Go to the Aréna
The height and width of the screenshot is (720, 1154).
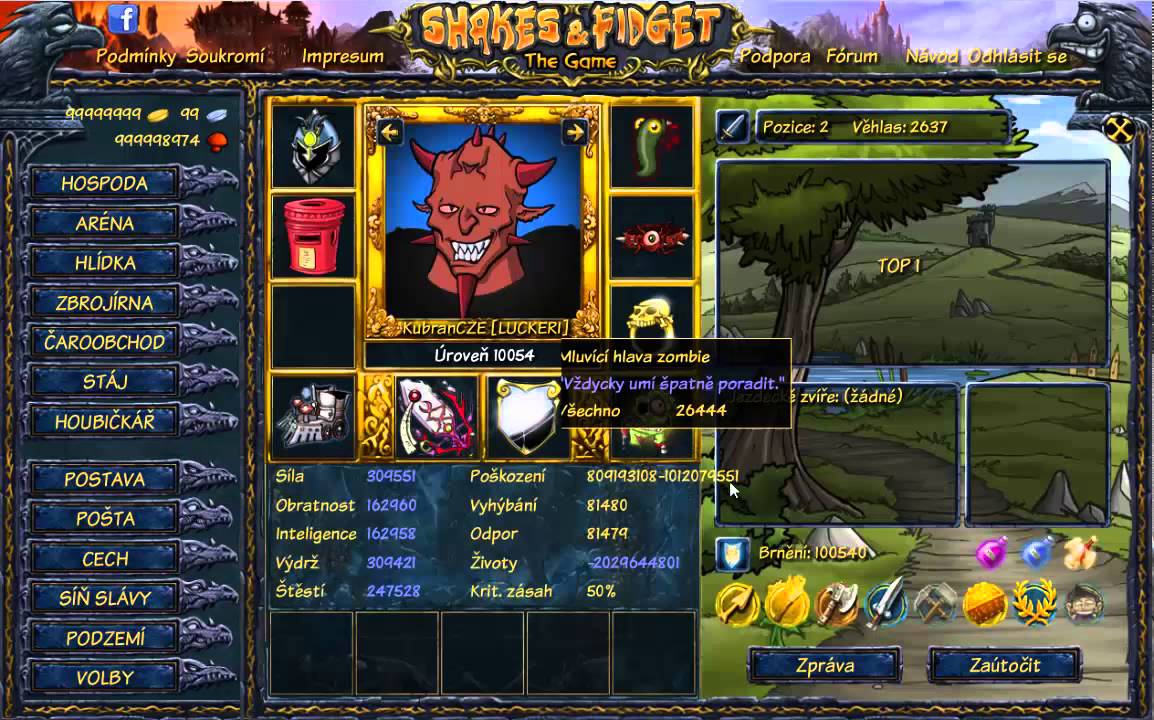pyautogui.click(x=104, y=223)
